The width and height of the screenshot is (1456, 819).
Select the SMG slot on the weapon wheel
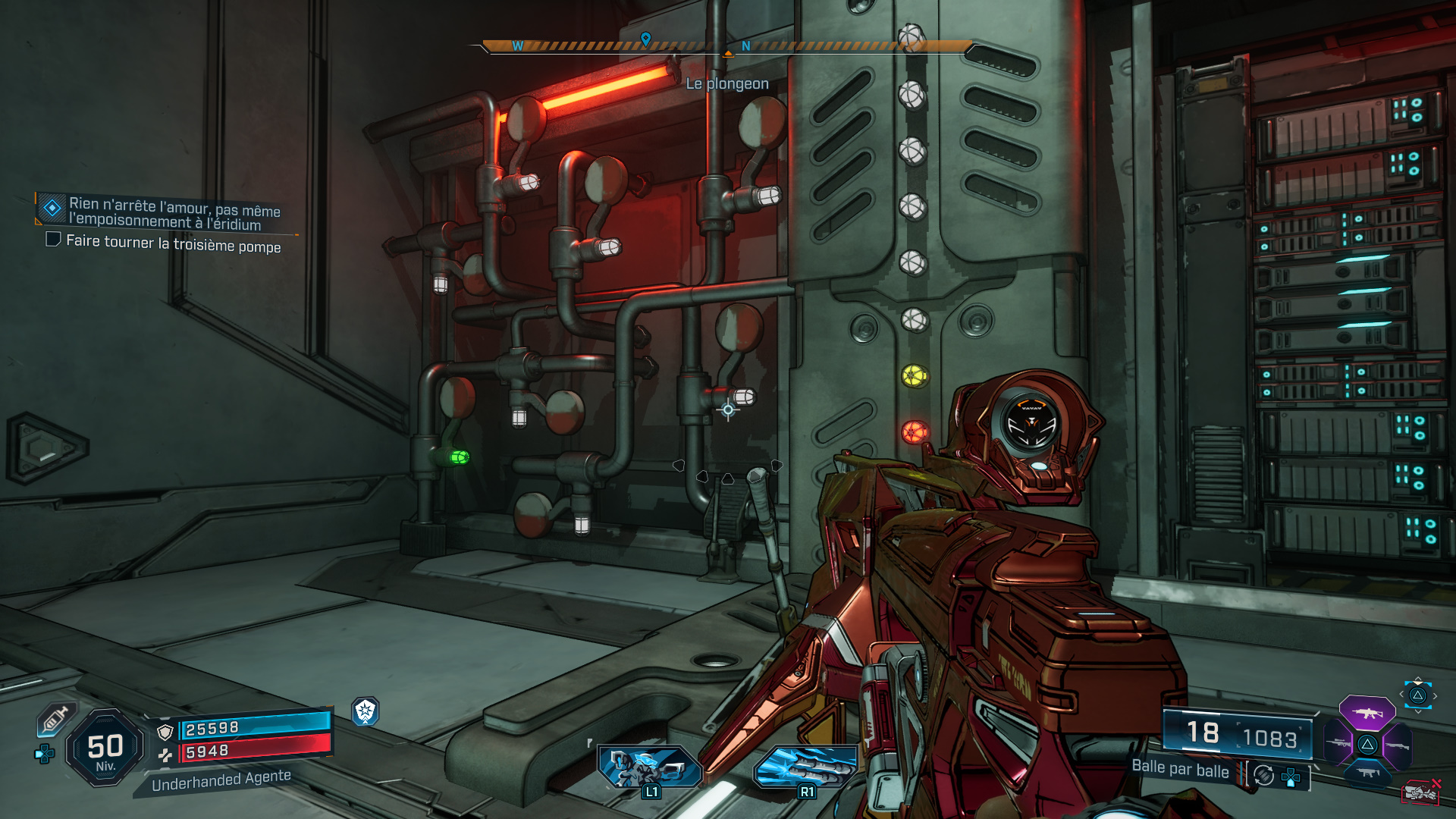pyautogui.click(x=1368, y=774)
